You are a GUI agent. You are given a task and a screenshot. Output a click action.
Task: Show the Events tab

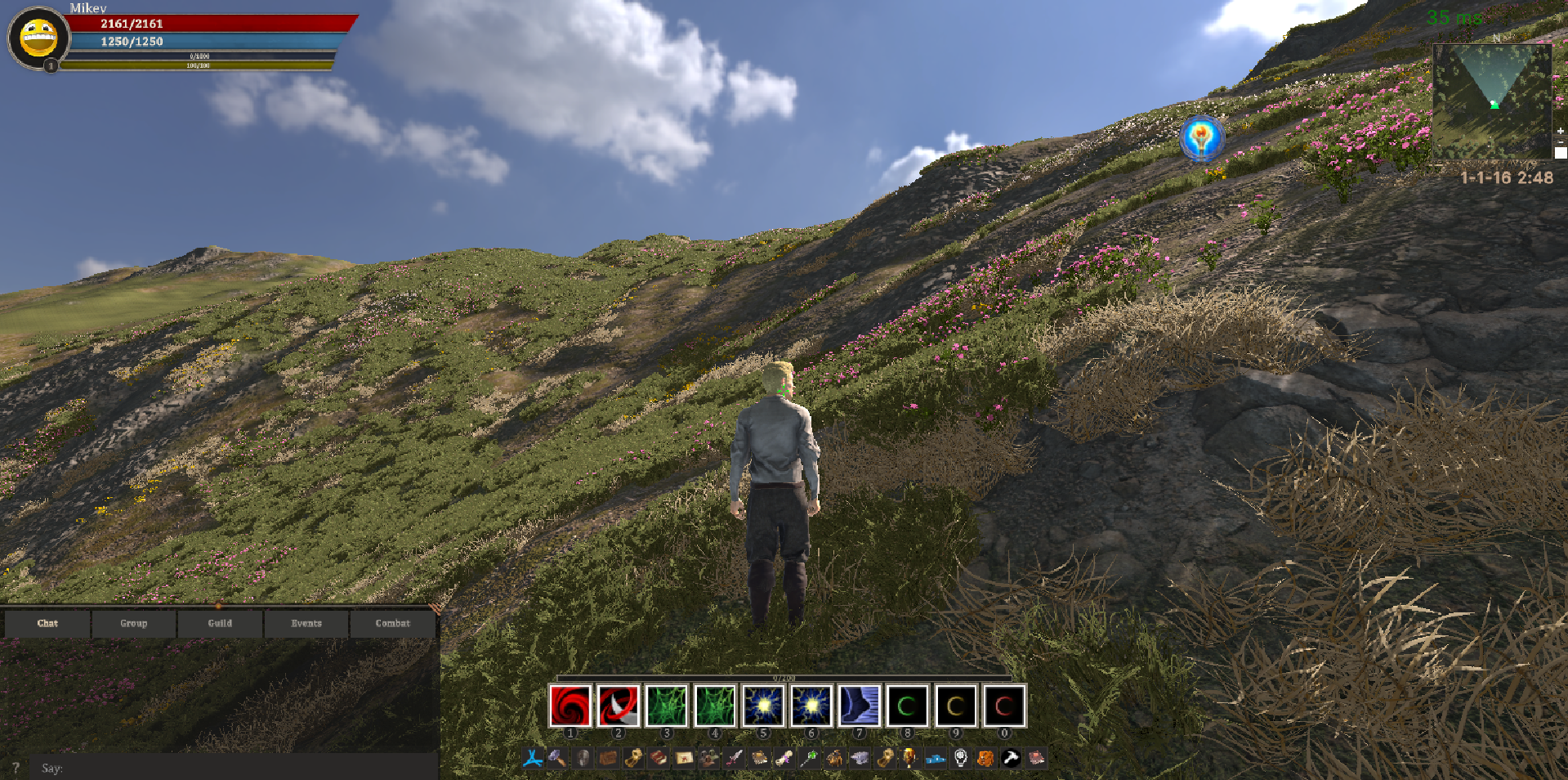click(x=306, y=623)
